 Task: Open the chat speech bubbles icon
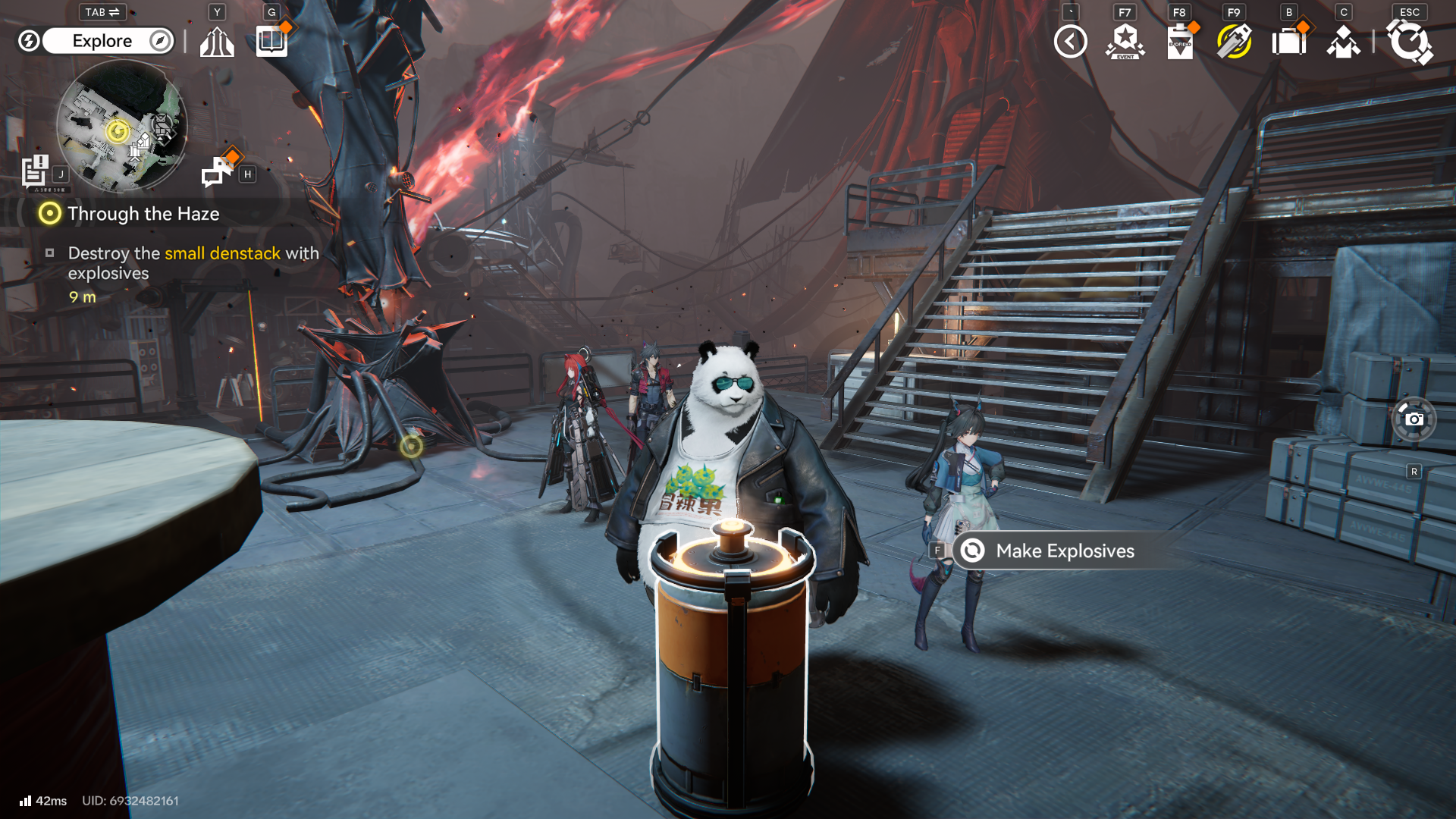tap(218, 171)
